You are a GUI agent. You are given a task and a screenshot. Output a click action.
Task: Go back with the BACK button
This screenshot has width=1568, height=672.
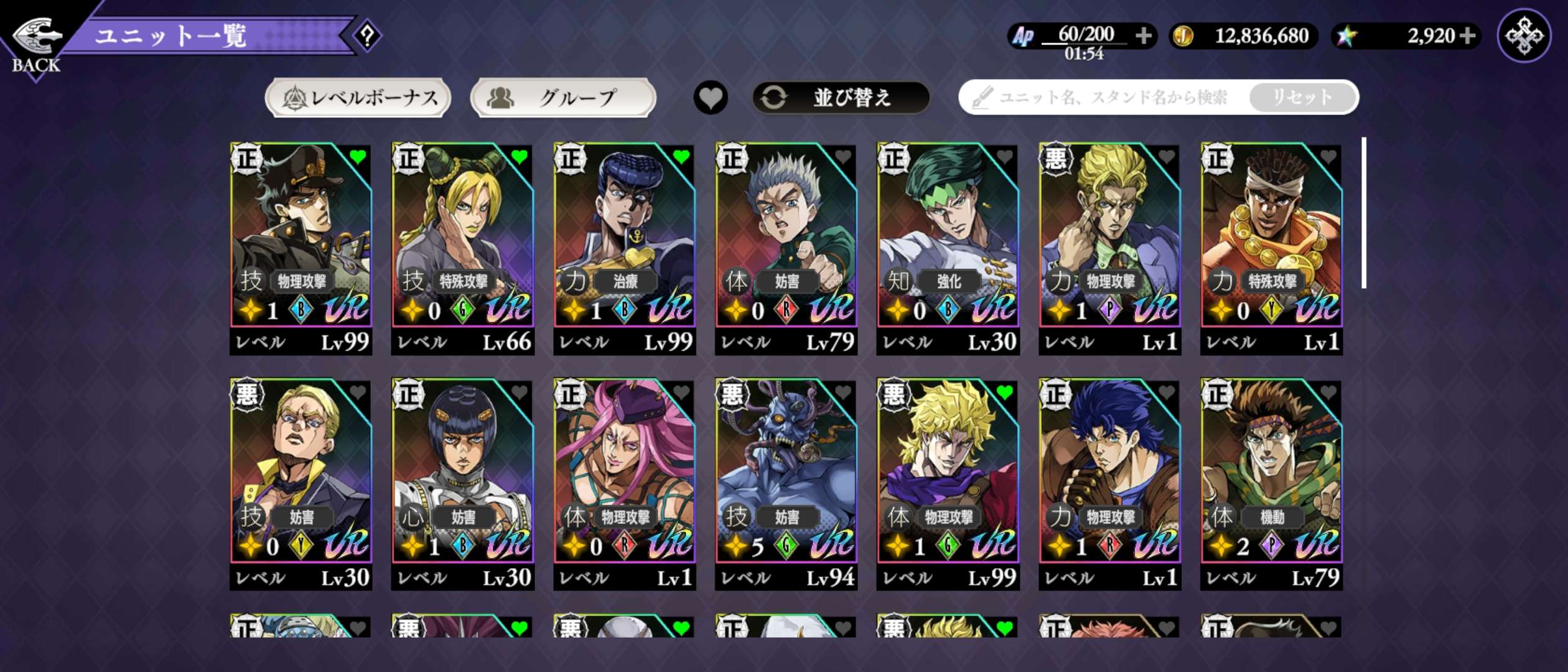pyautogui.click(x=36, y=45)
